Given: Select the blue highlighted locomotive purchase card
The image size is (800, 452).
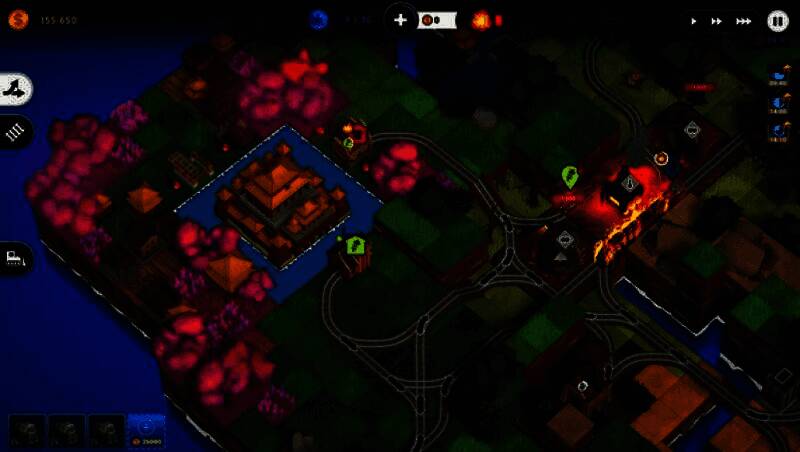Looking at the screenshot, I should (x=146, y=430).
